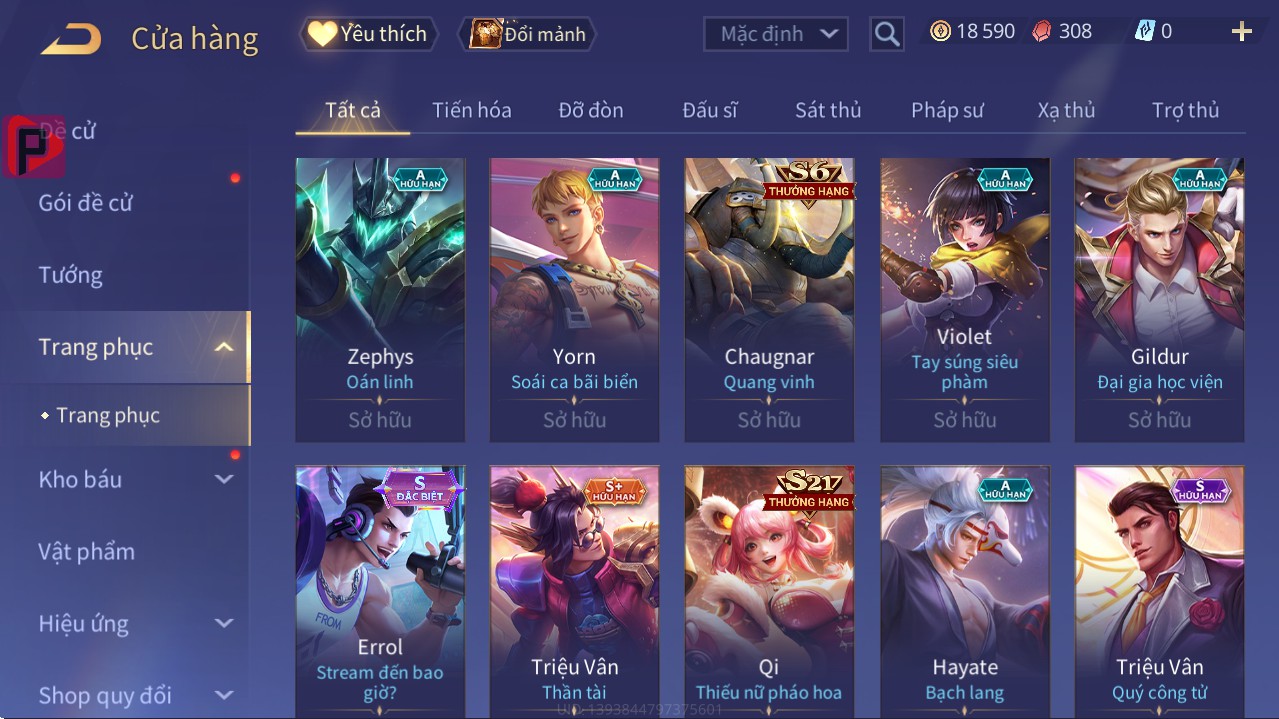1279x719 pixels.
Task: Add currency with the plus button
Action: [1241, 32]
